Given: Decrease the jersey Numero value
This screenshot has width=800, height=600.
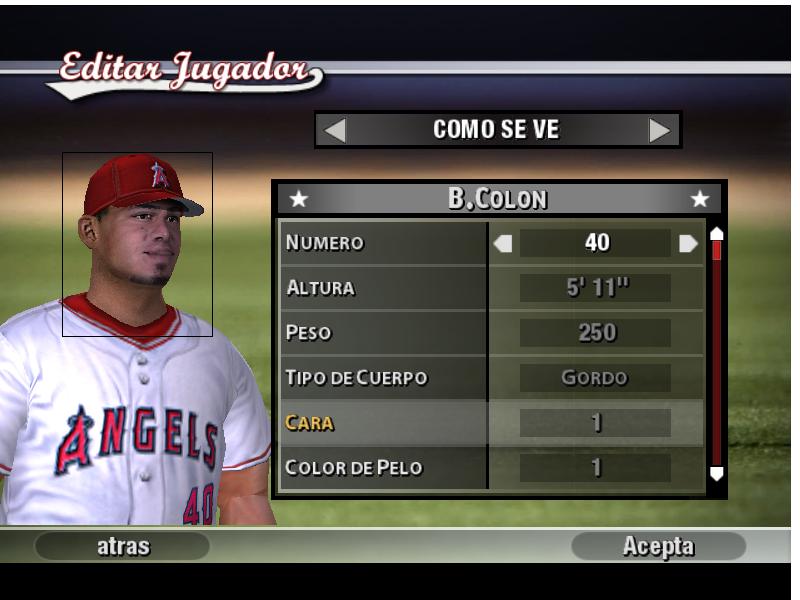Looking at the screenshot, I should click(x=503, y=243).
